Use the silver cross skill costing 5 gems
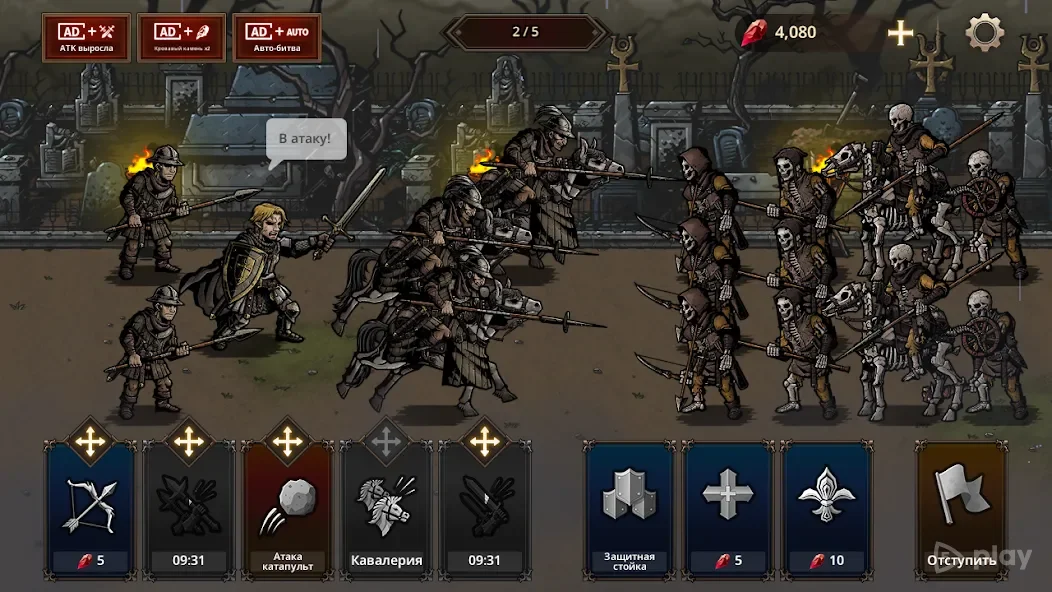 [728, 508]
